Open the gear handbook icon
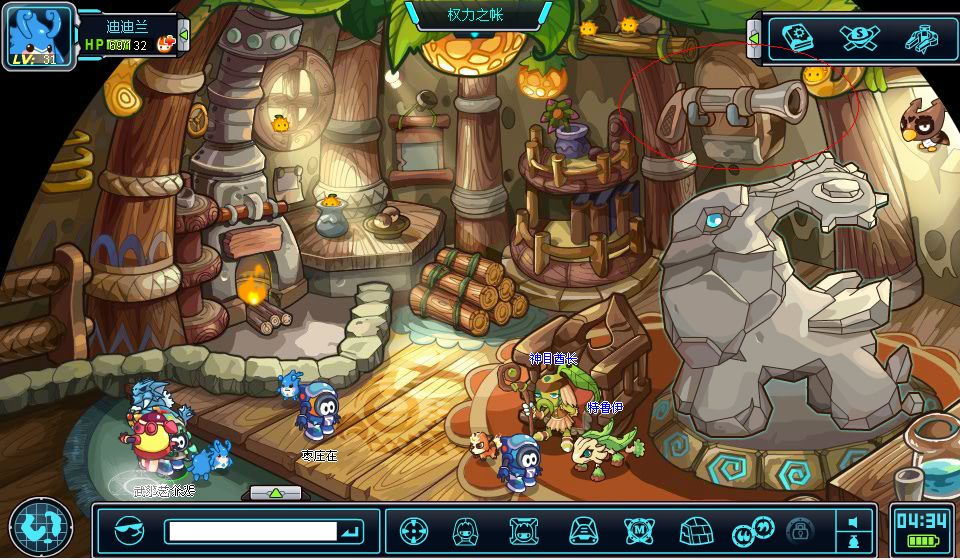This screenshot has width=960, height=560. [797, 38]
